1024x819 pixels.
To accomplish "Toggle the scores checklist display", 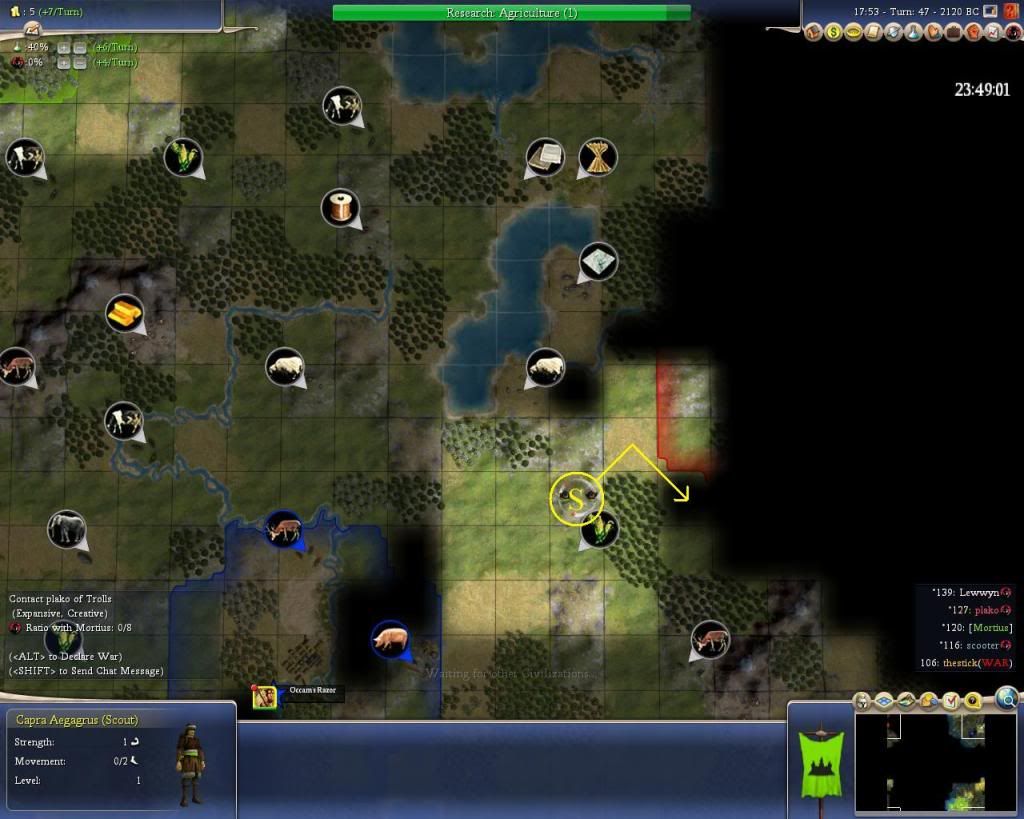I will (x=951, y=700).
